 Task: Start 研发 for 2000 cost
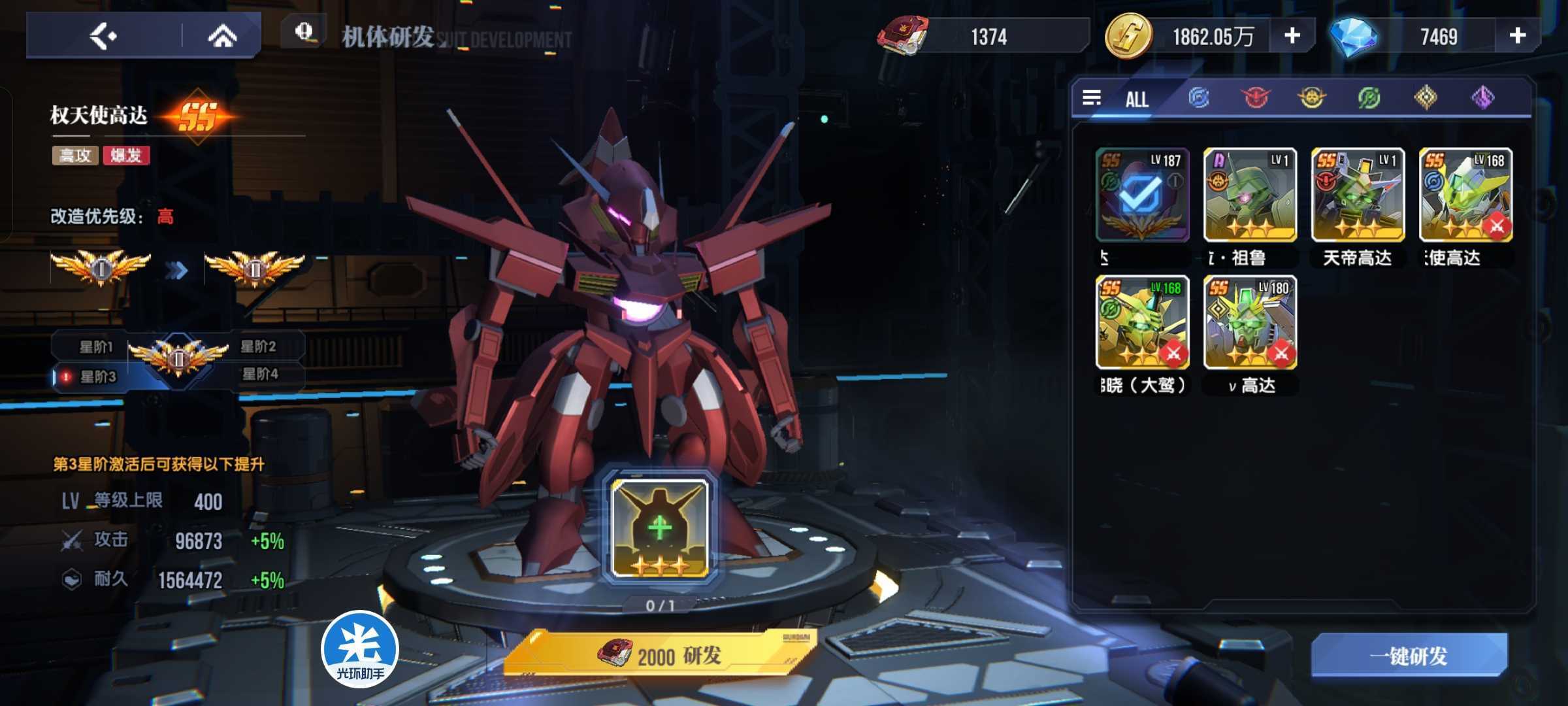660,655
